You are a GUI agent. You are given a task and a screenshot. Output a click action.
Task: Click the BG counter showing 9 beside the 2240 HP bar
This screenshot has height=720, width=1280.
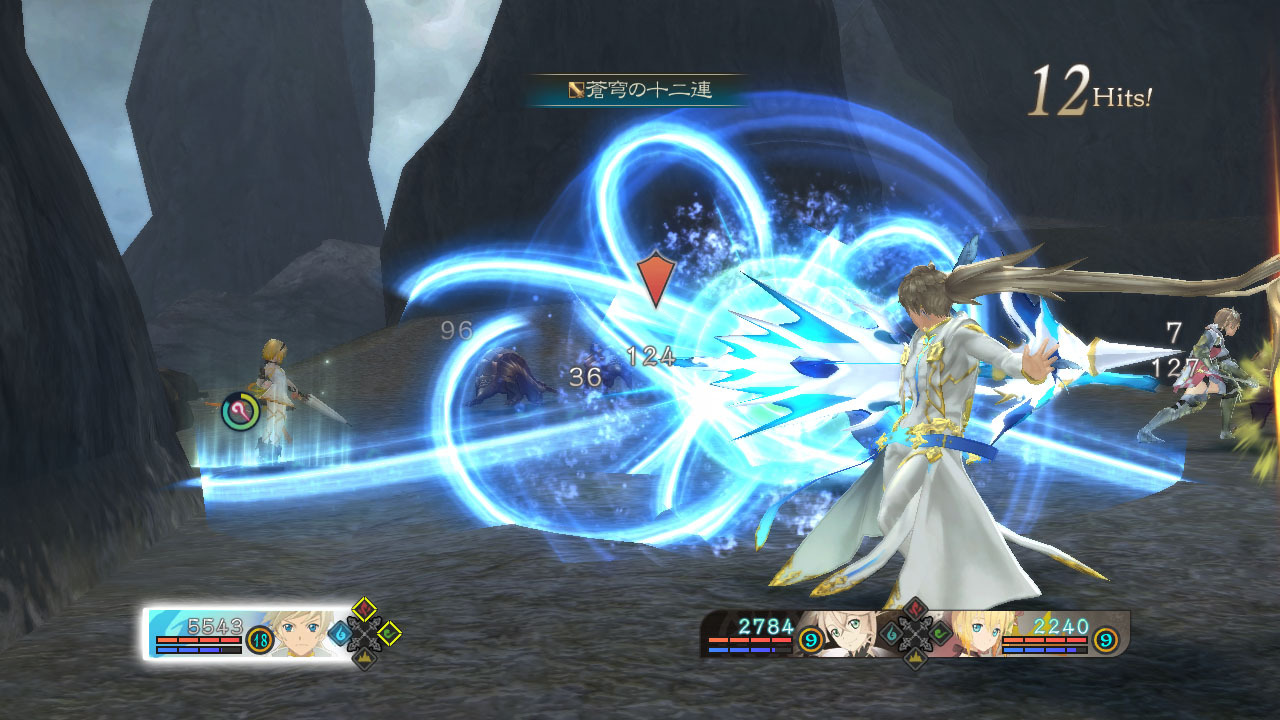(1105, 640)
